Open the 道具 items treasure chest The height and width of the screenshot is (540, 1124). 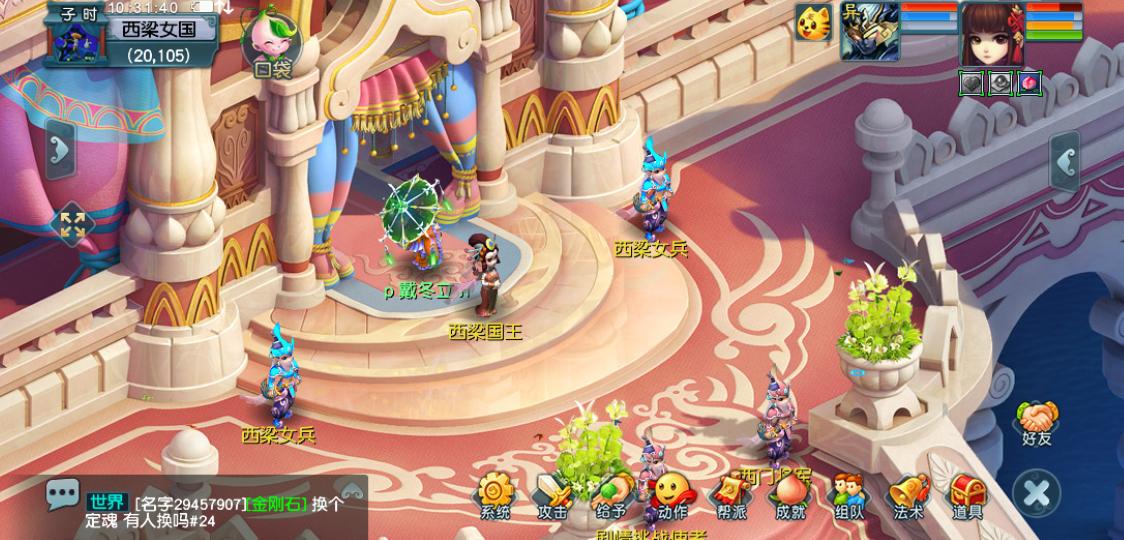tap(967, 496)
